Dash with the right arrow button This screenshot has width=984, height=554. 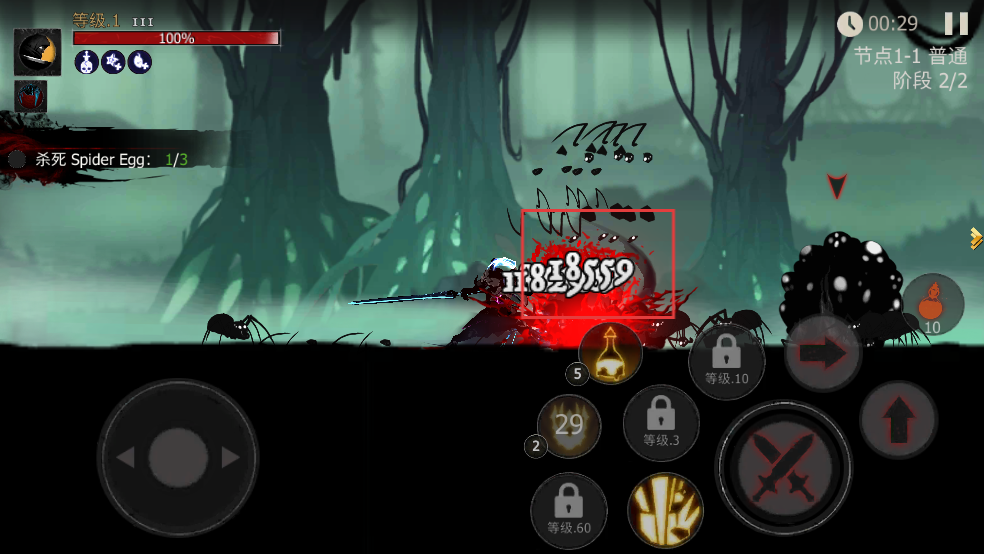click(822, 353)
